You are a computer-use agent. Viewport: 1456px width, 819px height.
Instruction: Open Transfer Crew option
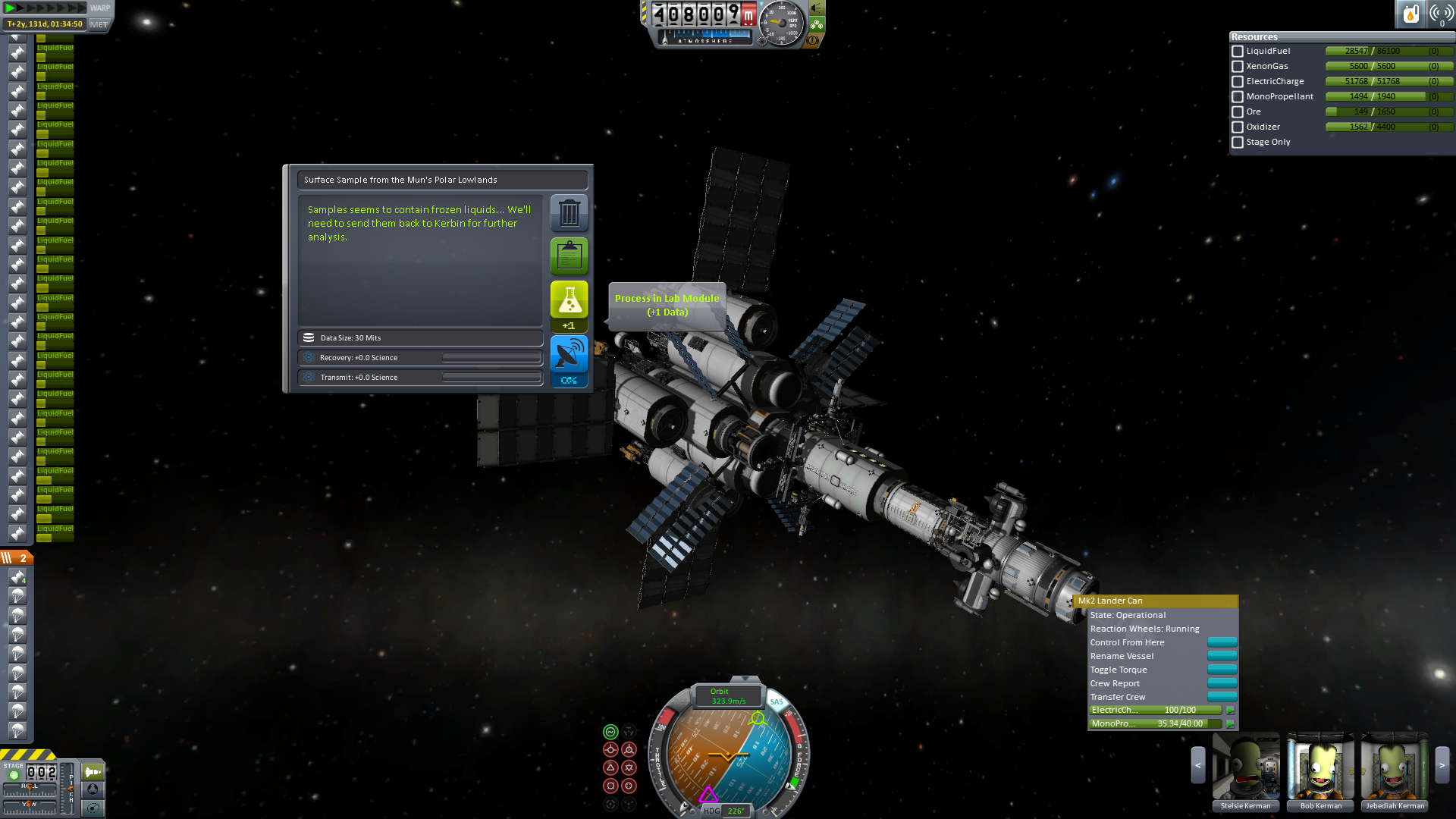(x=1222, y=697)
